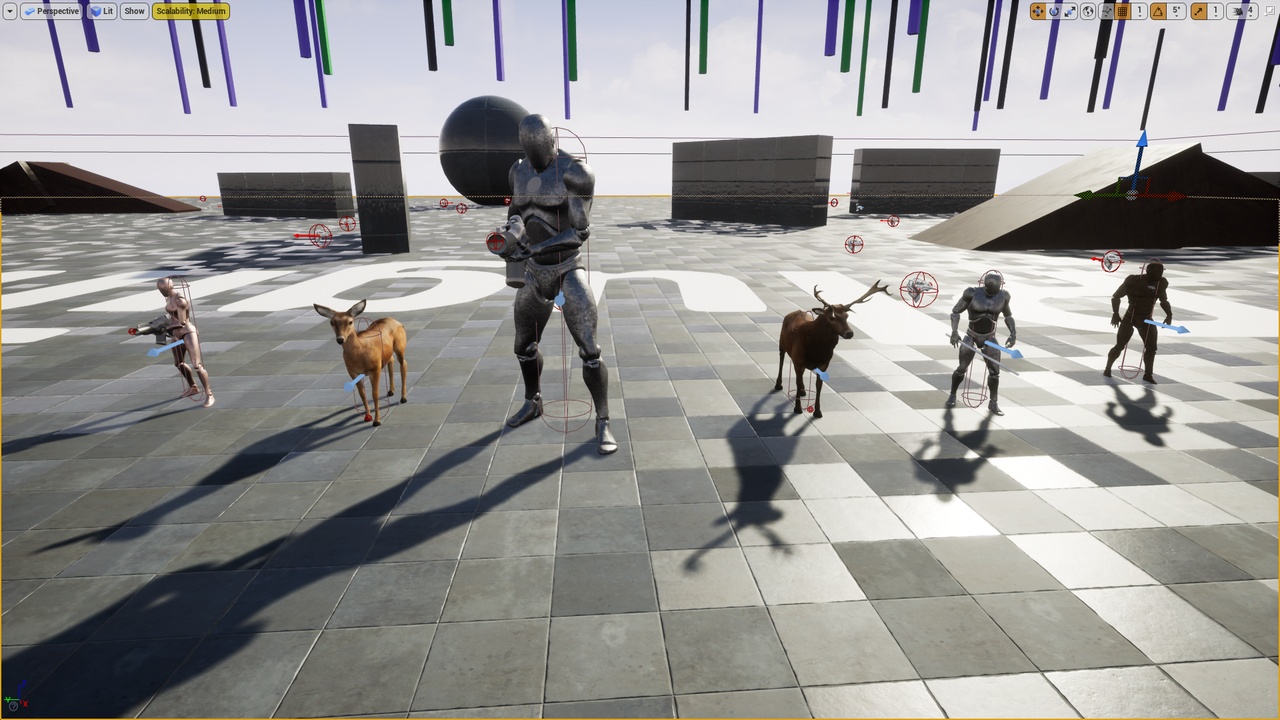Viewport: 1280px width, 720px height.
Task: Click the camera speed icon
Action: [x=1240, y=10]
